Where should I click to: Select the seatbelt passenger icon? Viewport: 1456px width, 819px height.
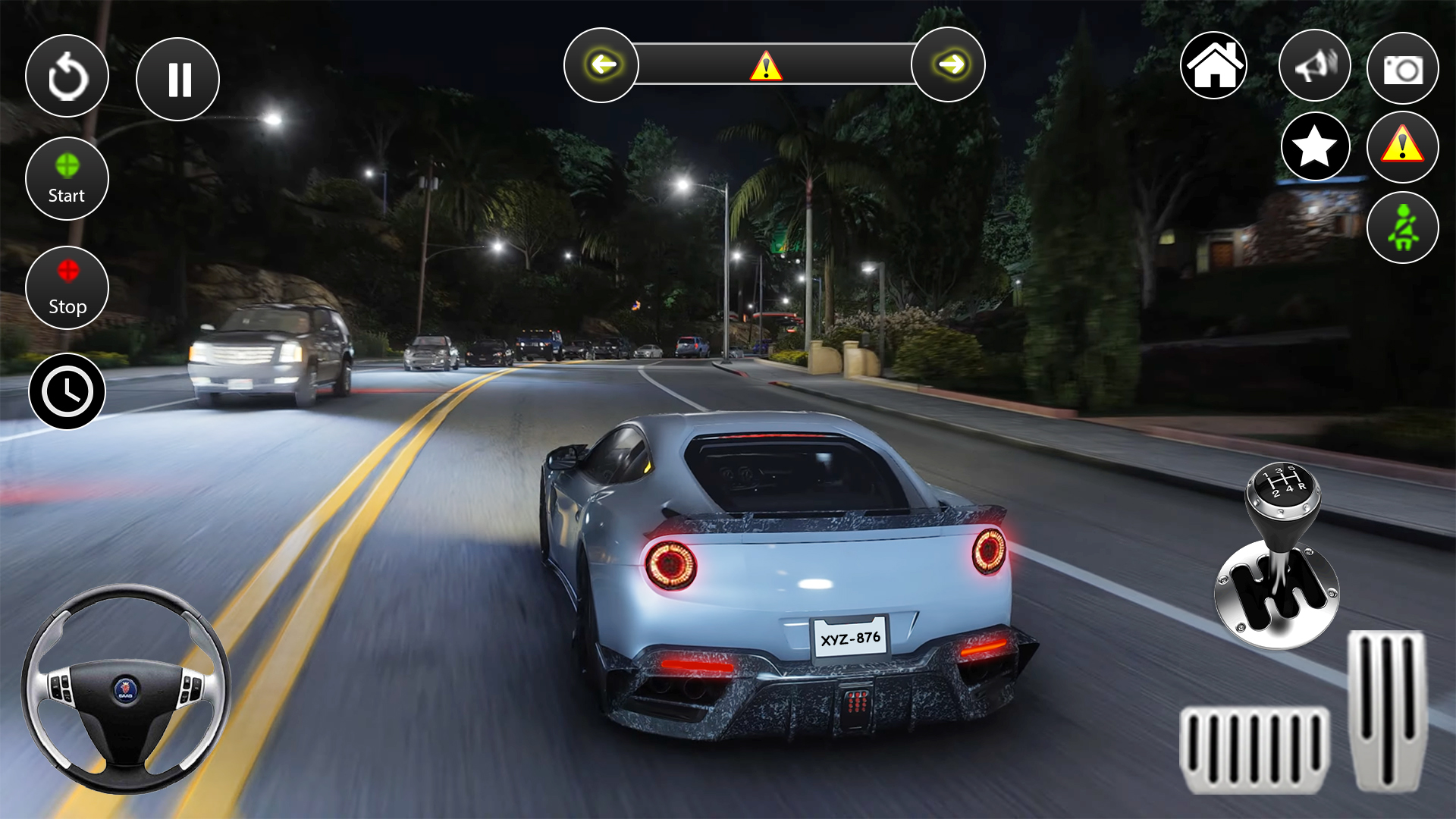1402,227
